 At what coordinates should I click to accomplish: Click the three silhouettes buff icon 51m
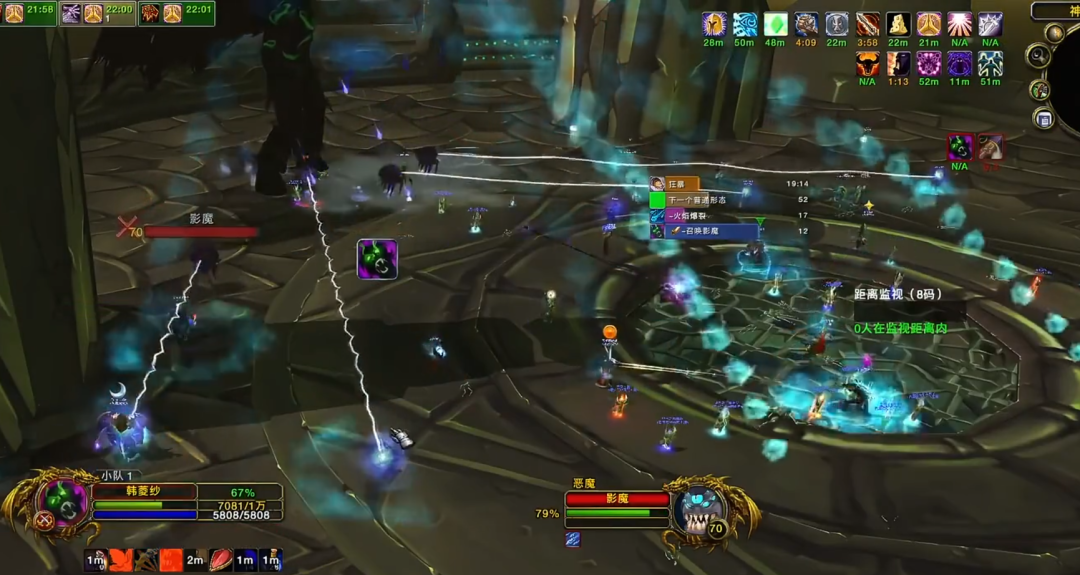point(990,64)
